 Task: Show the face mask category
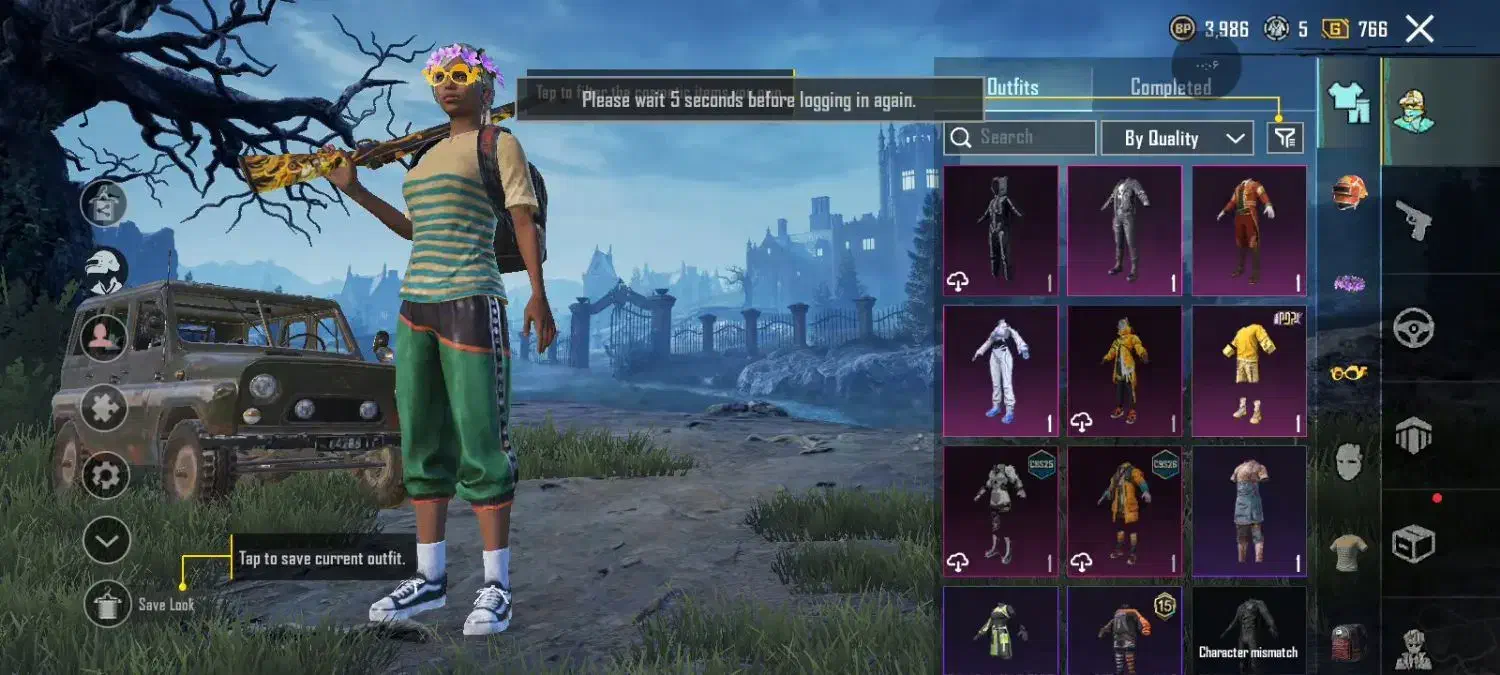[x=1349, y=461]
